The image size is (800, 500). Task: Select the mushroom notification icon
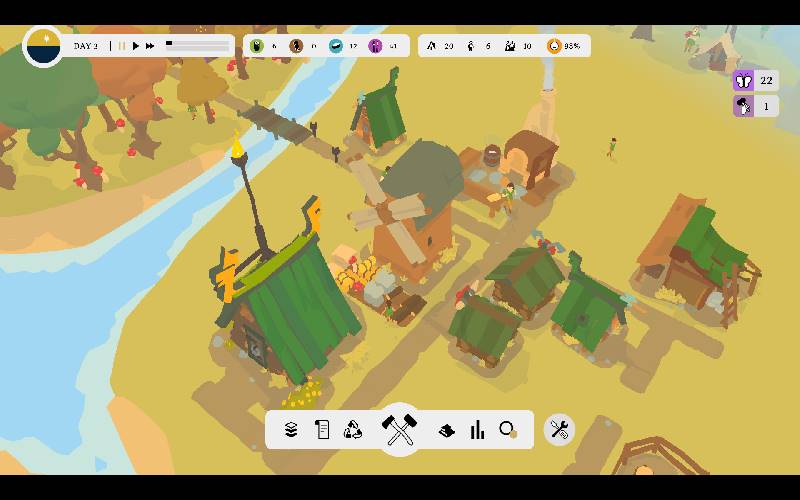tap(744, 106)
